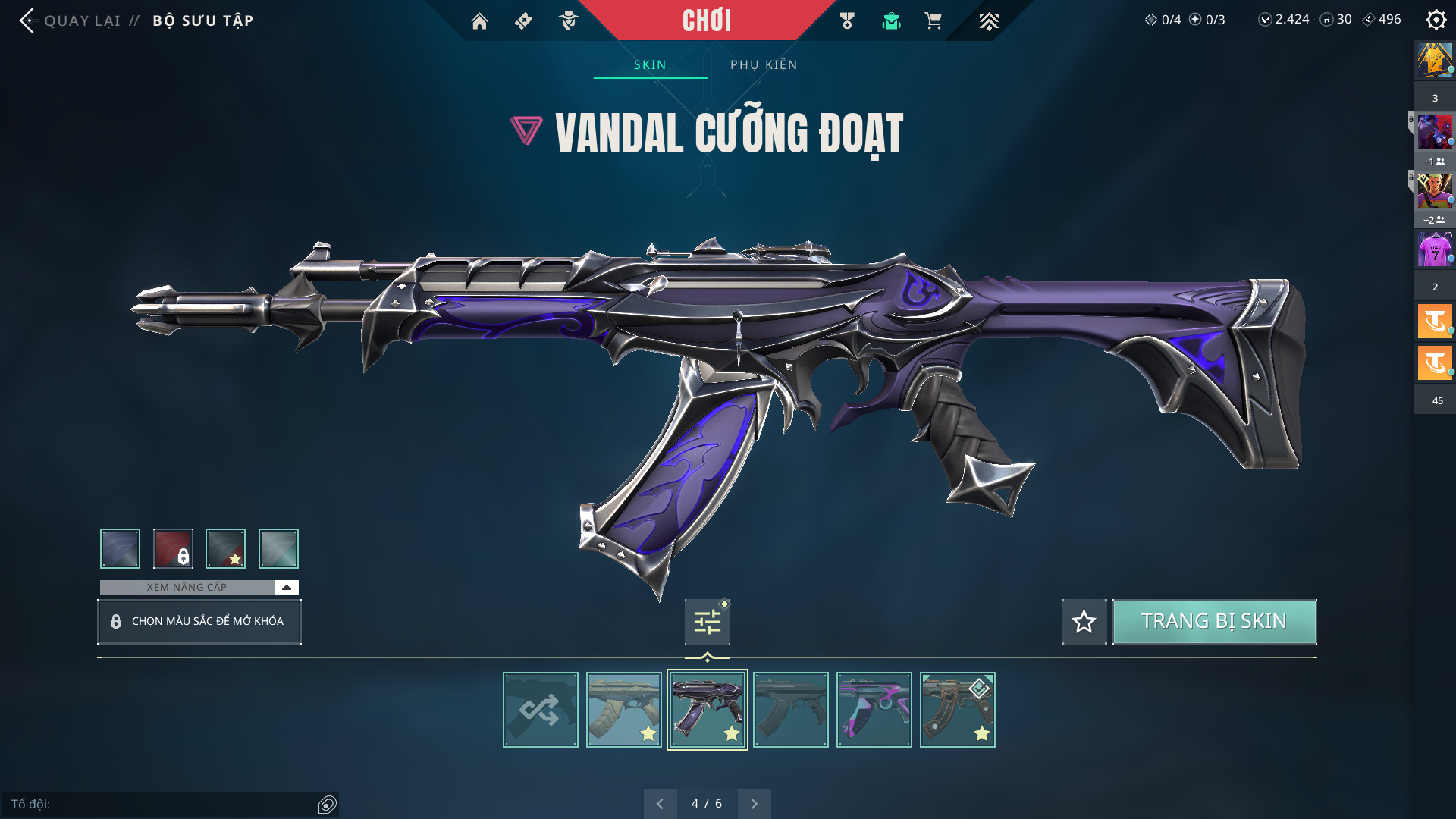Screen dimensions: 1456x819
Task: Open the home screen icon
Action: coord(479,21)
